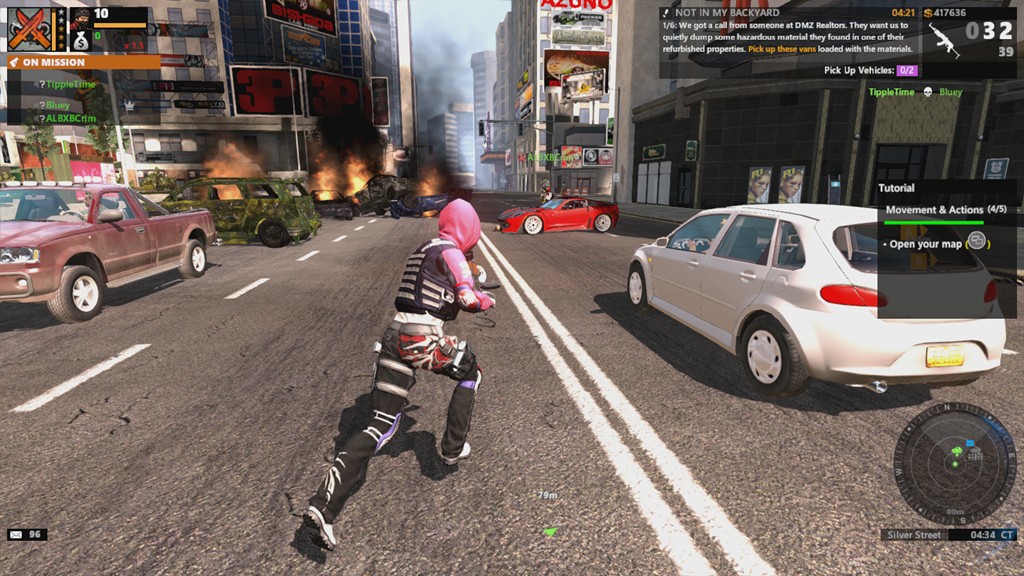Click the crossed-swords faction emblem
The height and width of the screenshot is (576, 1024).
tap(30, 29)
